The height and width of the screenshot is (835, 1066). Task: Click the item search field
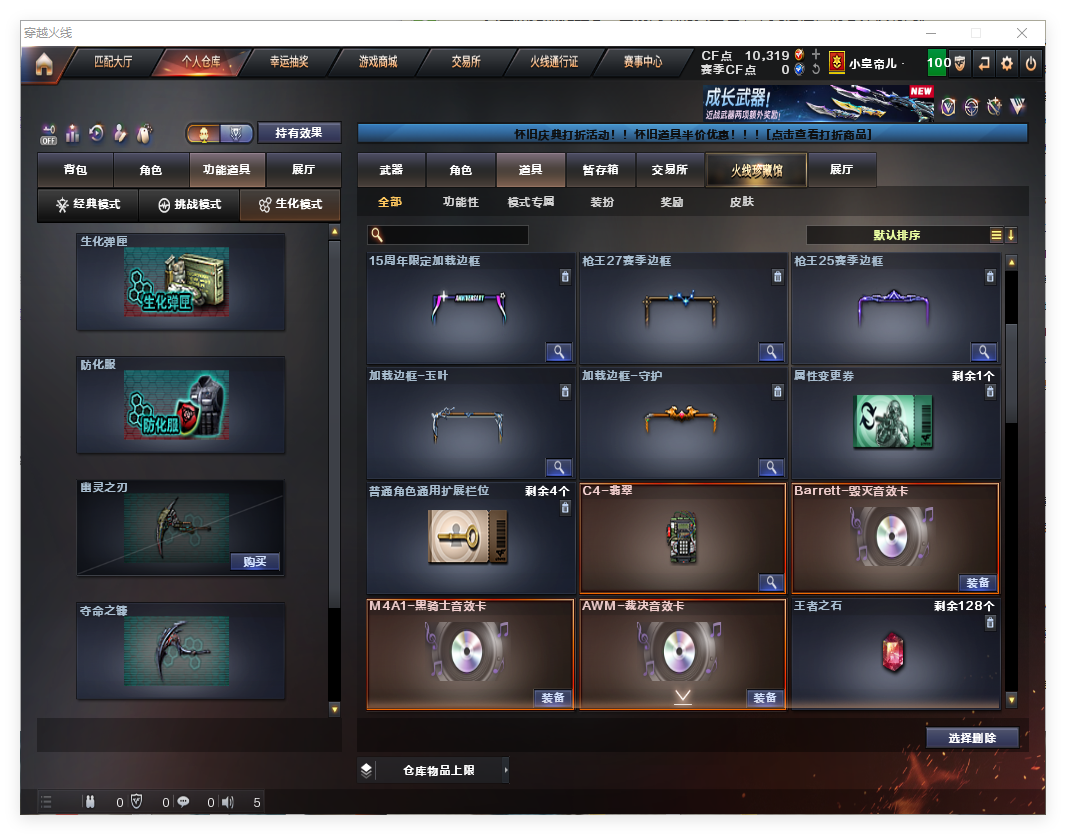click(x=455, y=236)
